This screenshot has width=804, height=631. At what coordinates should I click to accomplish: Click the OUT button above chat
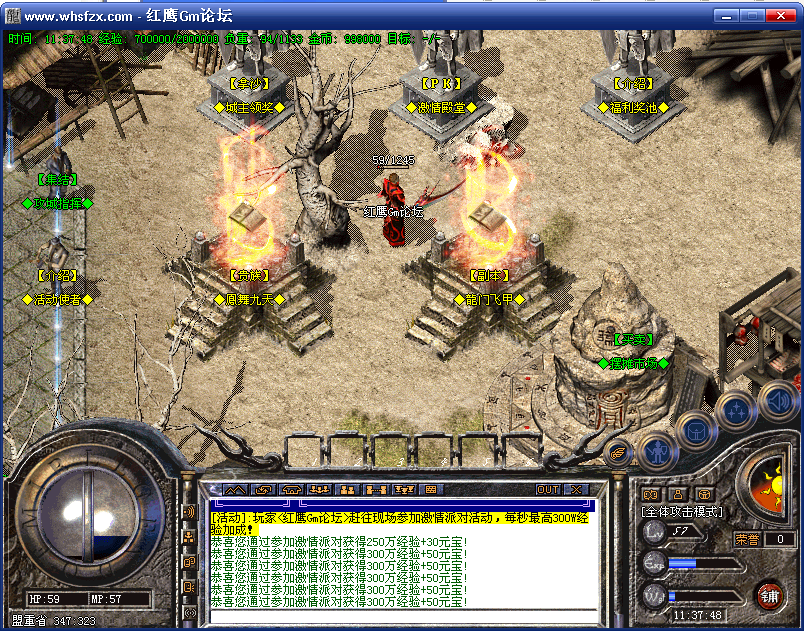point(548,490)
